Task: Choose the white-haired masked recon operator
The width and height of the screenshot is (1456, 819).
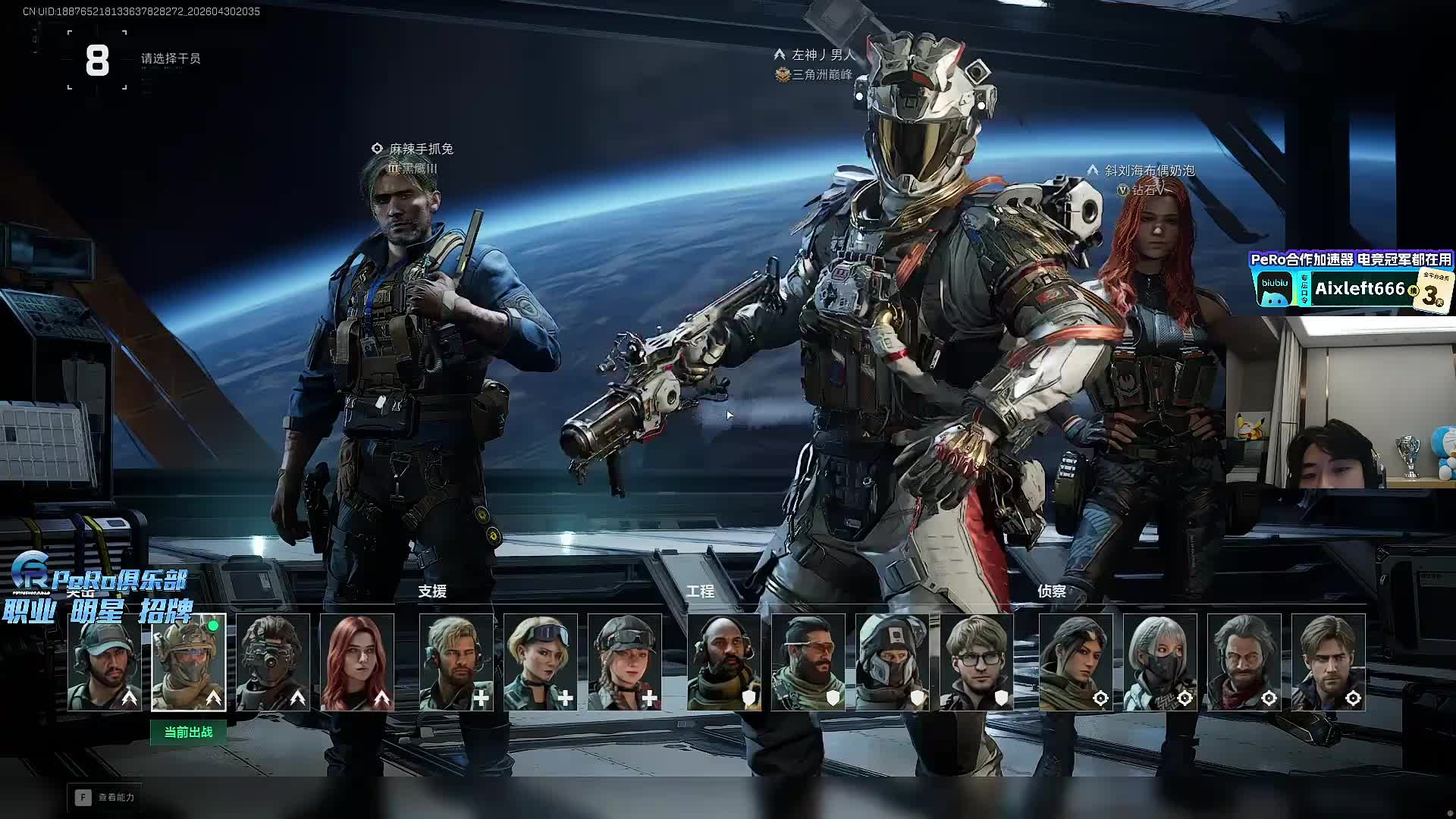Action: [1160, 662]
